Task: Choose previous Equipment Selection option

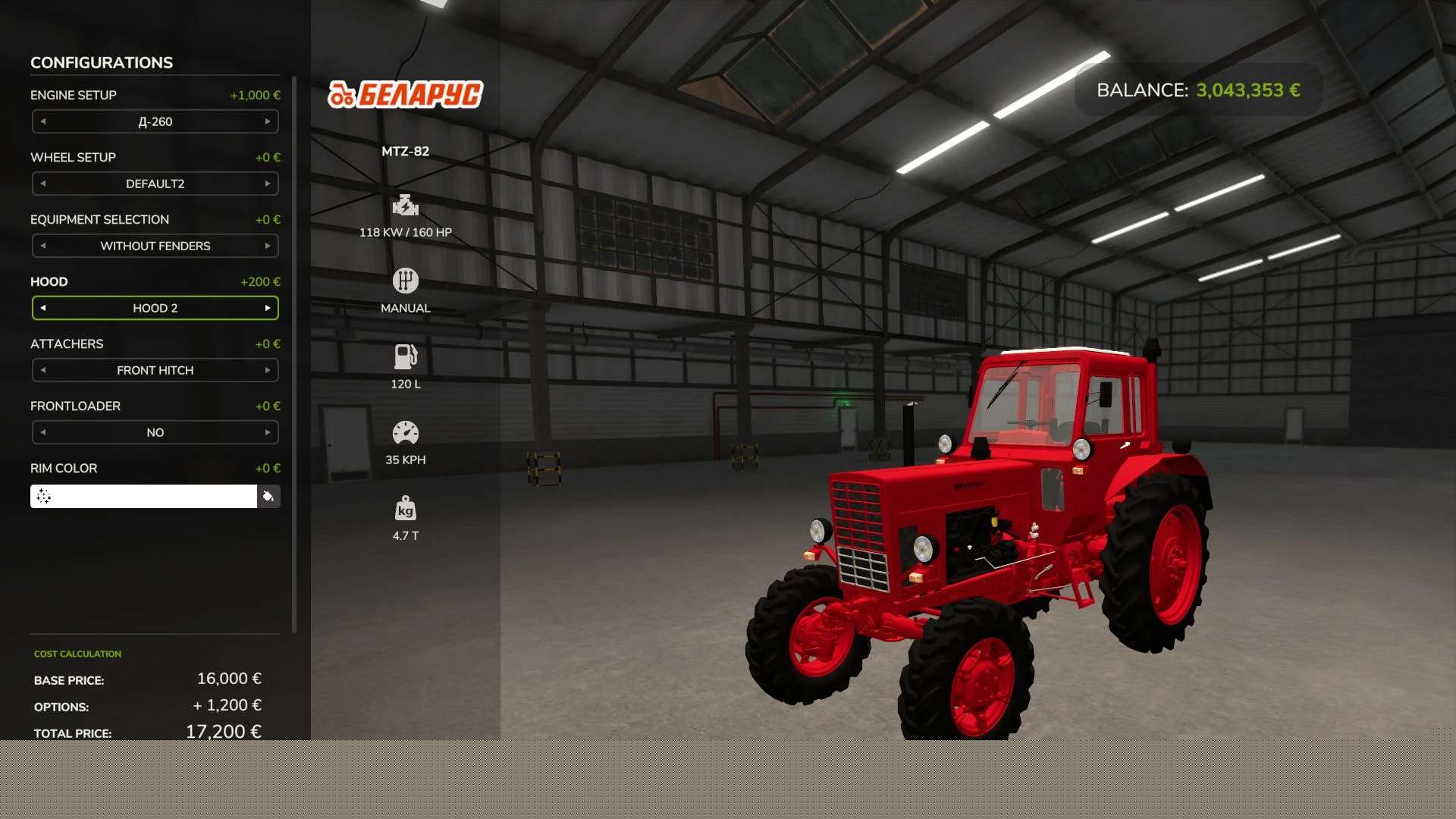Action: coord(43,246)
